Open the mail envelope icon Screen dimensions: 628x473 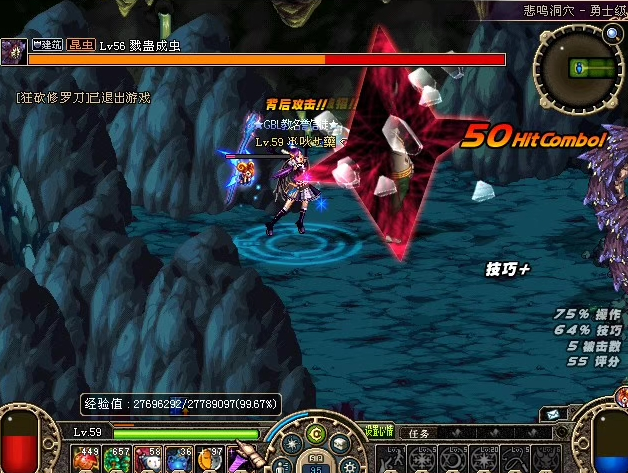tap(553, 414)
